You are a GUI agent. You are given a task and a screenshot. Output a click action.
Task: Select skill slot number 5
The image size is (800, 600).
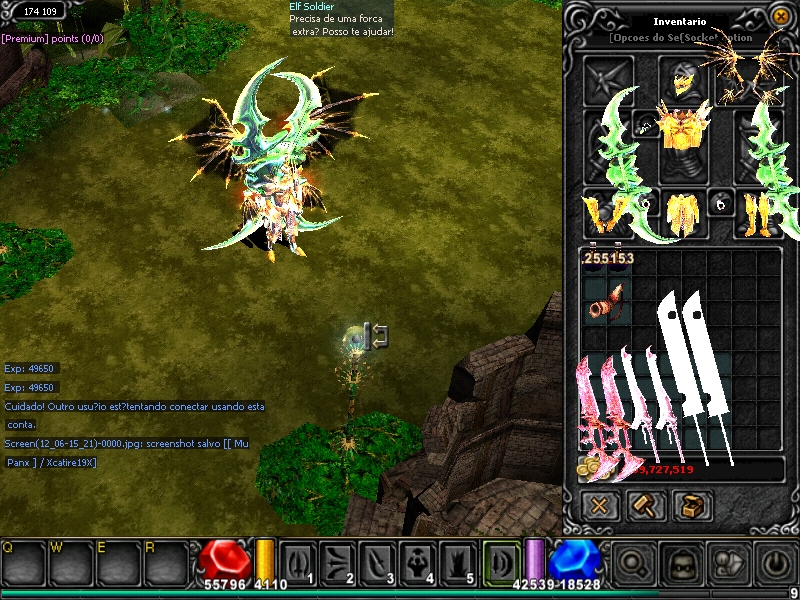coord(459,562)
